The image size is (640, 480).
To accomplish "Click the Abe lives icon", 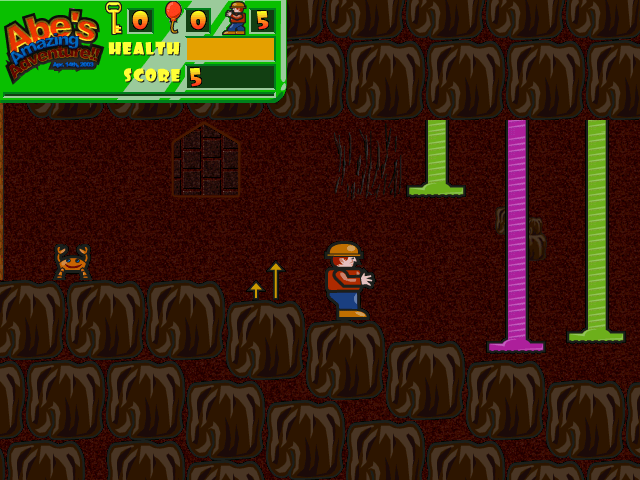I will click(x=235, y=18).
